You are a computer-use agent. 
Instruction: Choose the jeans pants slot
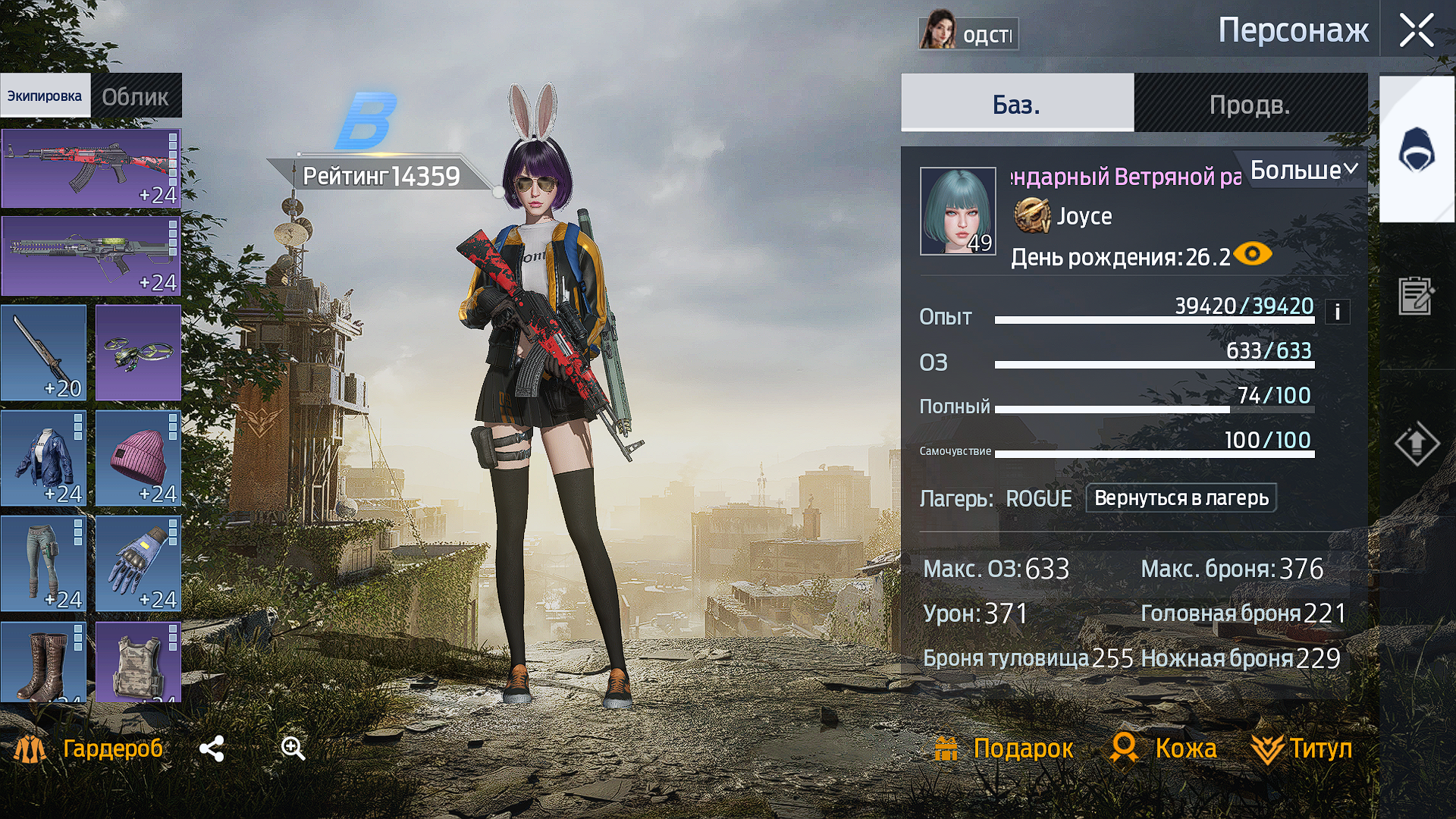[x=43, y=563]
